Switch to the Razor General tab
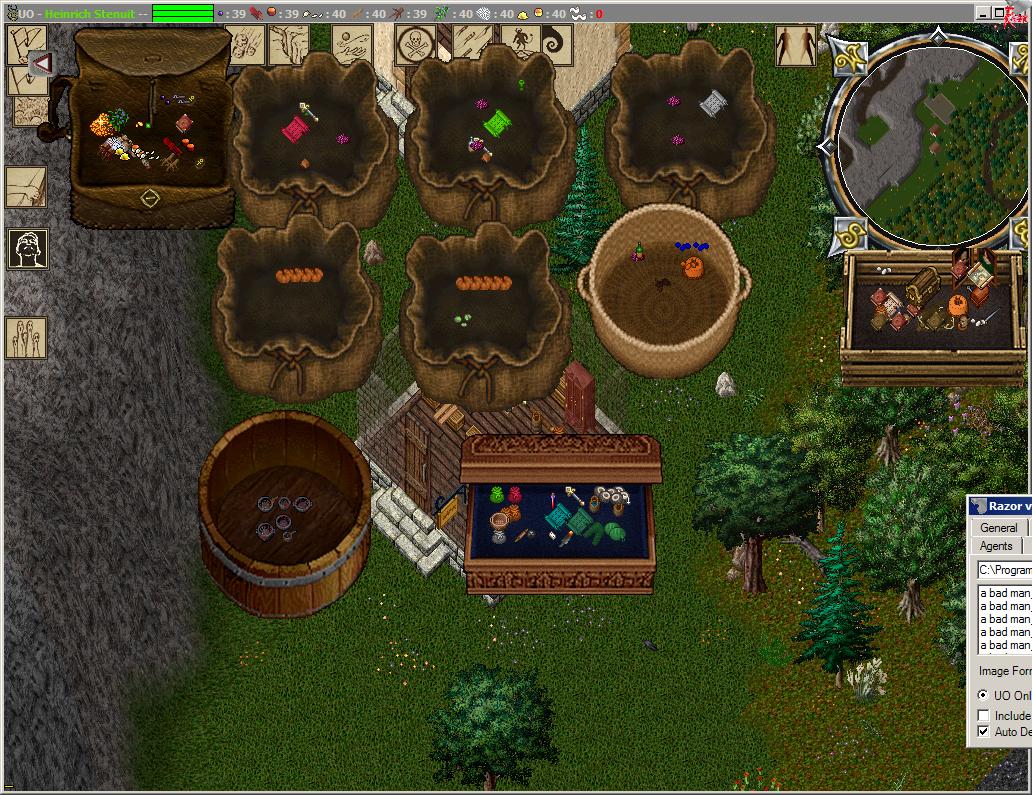The width and height of the screenshot is (1032, 795). 998,528
